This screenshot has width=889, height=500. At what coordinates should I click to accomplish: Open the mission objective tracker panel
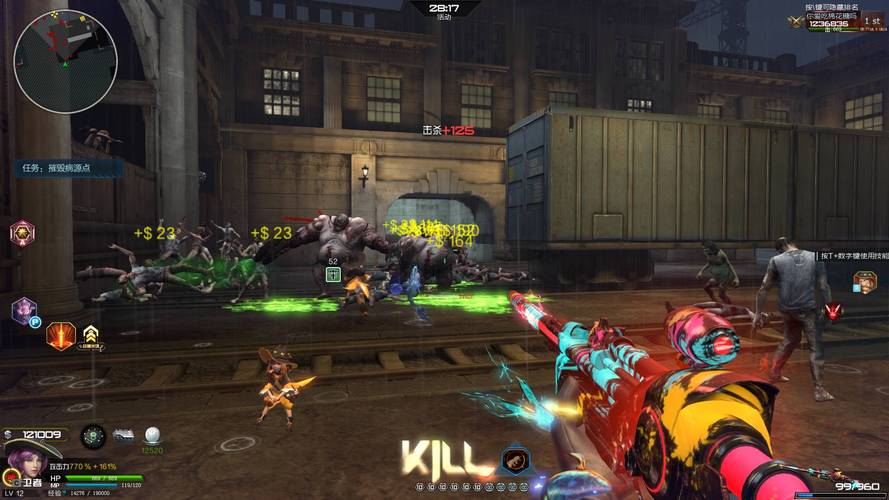pyautogui.click(x=68, y=168)
